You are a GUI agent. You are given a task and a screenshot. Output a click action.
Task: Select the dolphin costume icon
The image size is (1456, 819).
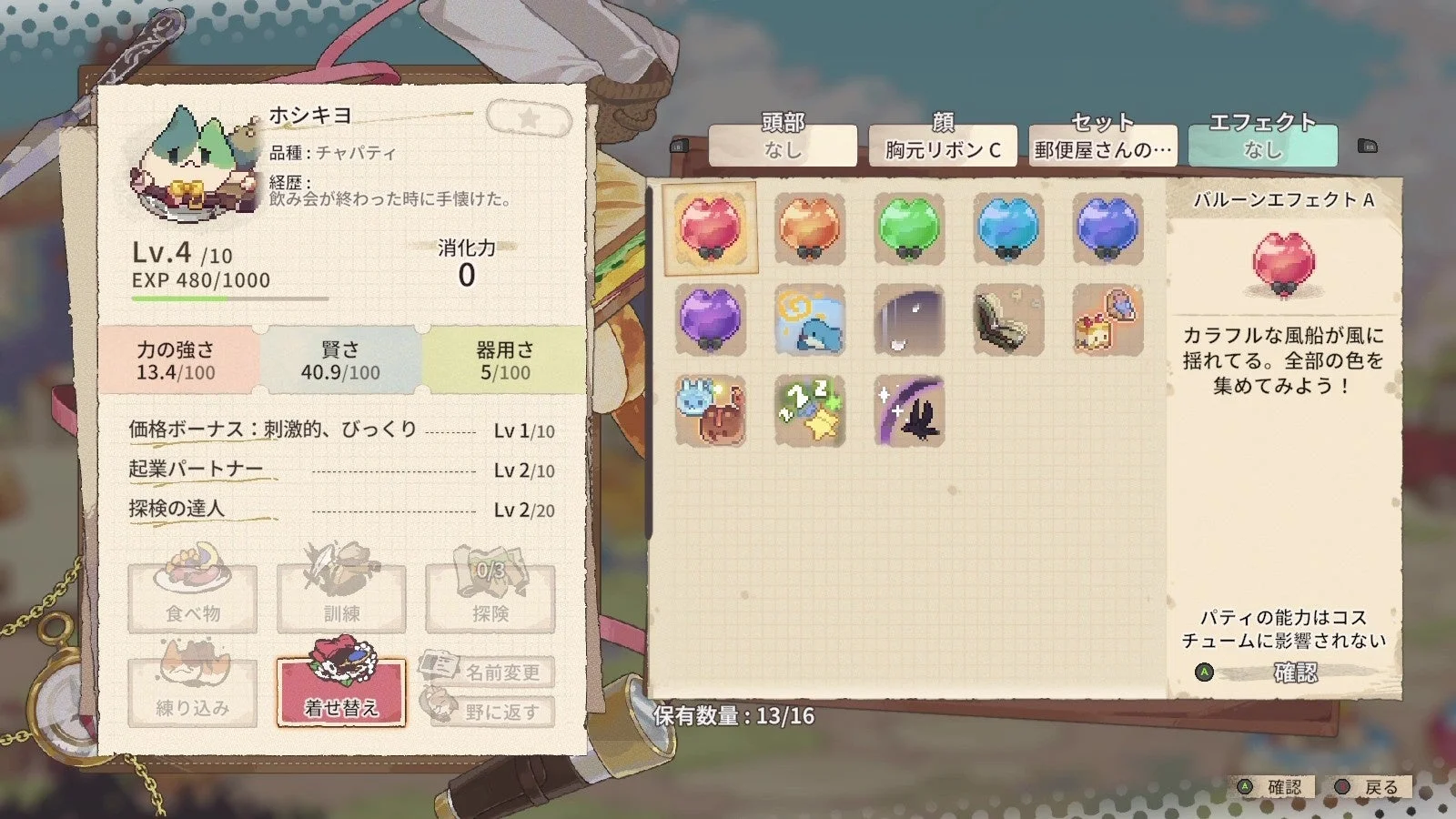coord(810,321)
